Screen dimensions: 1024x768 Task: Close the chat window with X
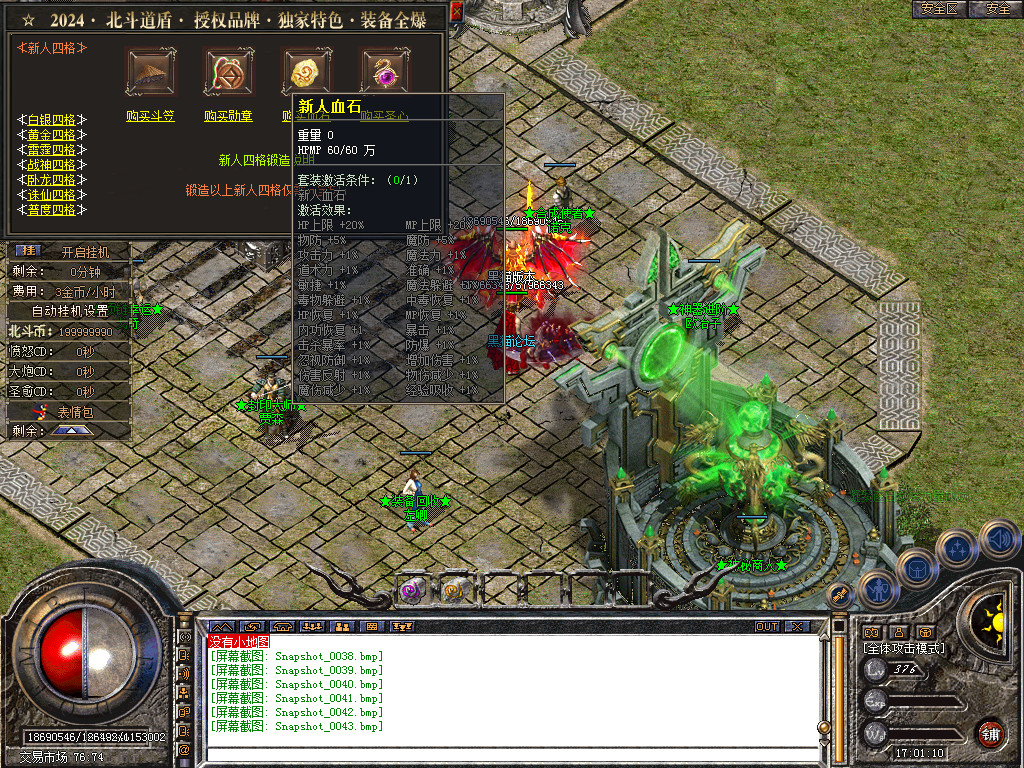(796, 627)
